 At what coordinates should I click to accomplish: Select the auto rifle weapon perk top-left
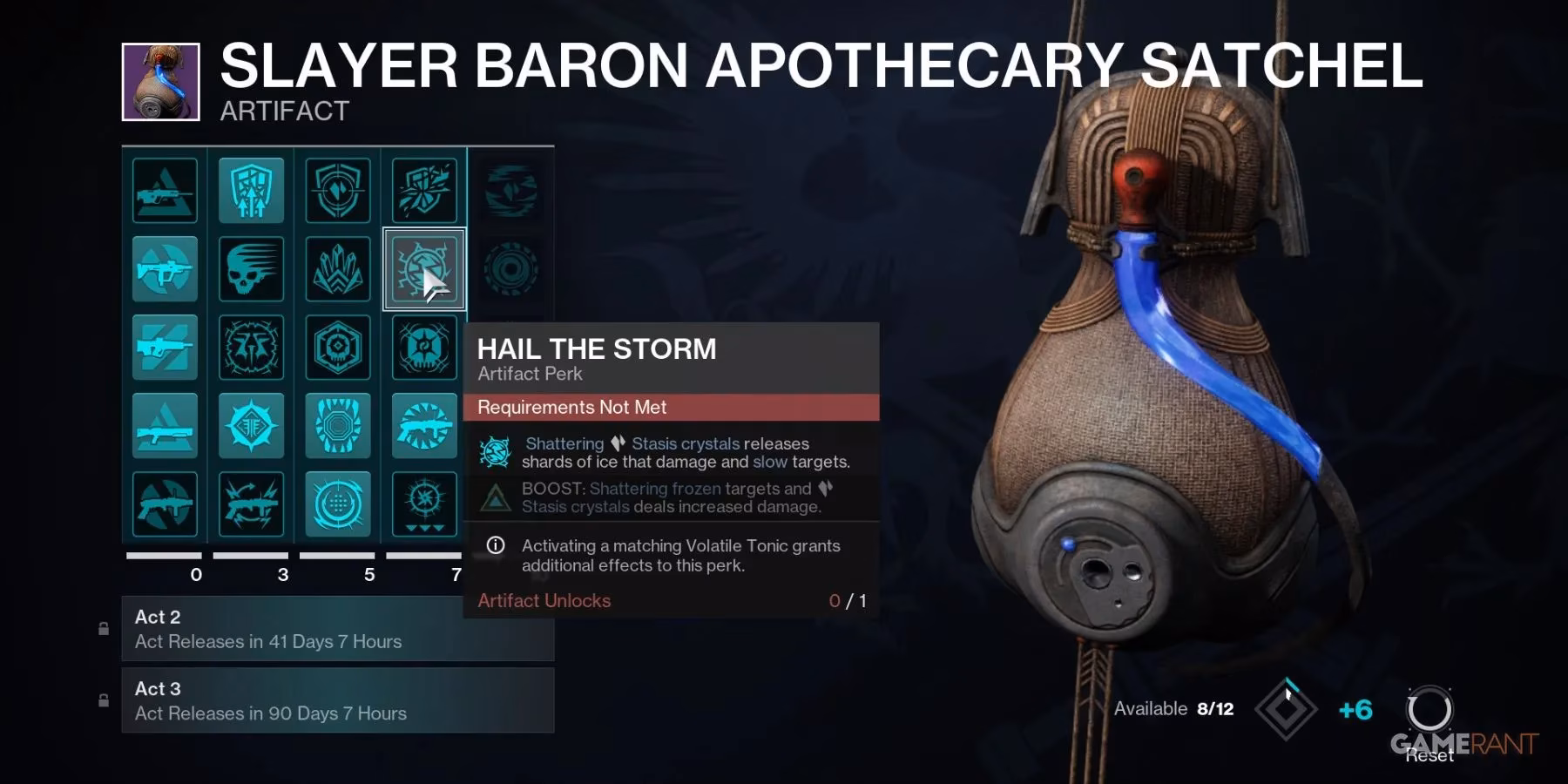click(166, 190)
